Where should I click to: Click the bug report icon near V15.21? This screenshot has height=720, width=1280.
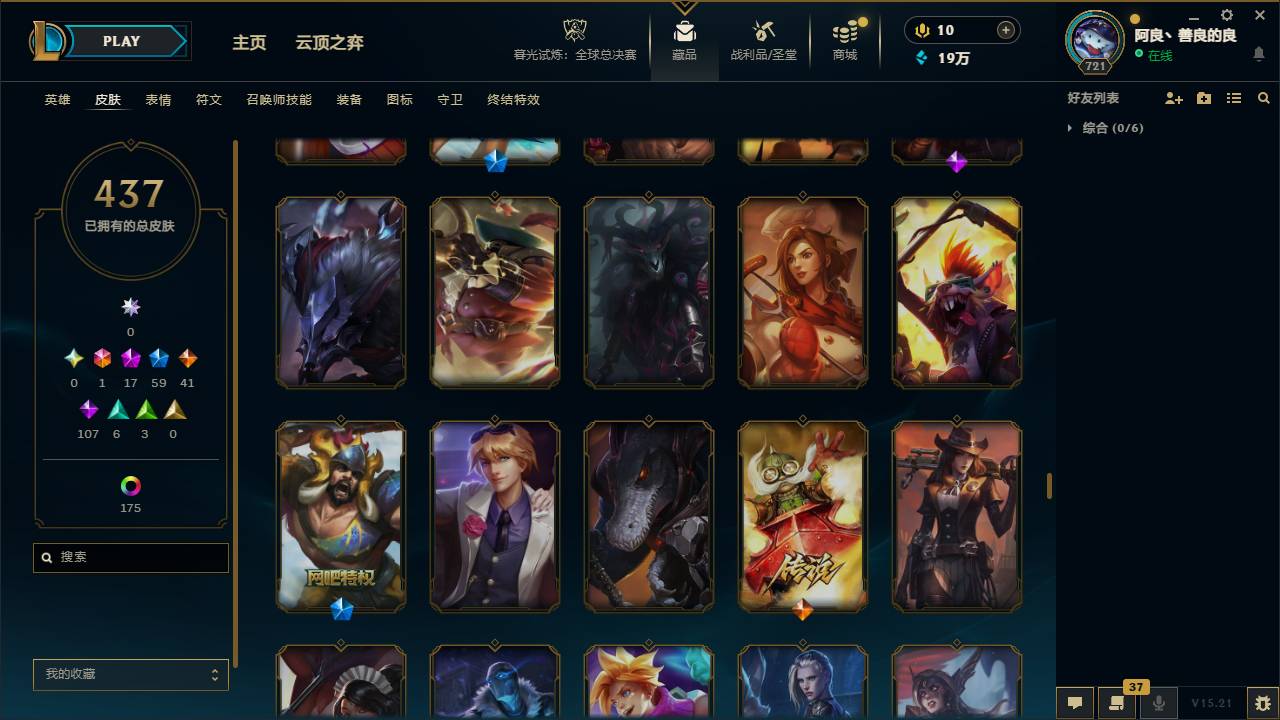1262,703
